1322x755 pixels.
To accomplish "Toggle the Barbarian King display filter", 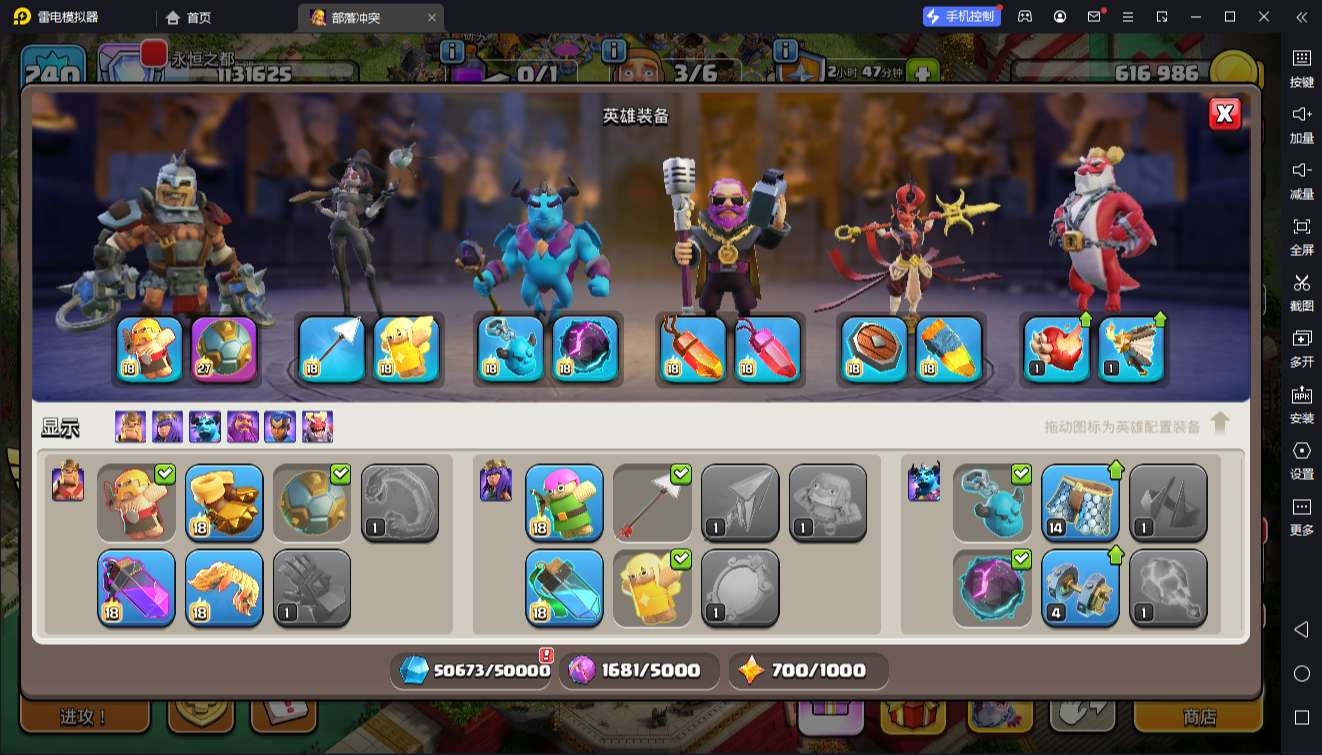I will (x=130, y=427).
